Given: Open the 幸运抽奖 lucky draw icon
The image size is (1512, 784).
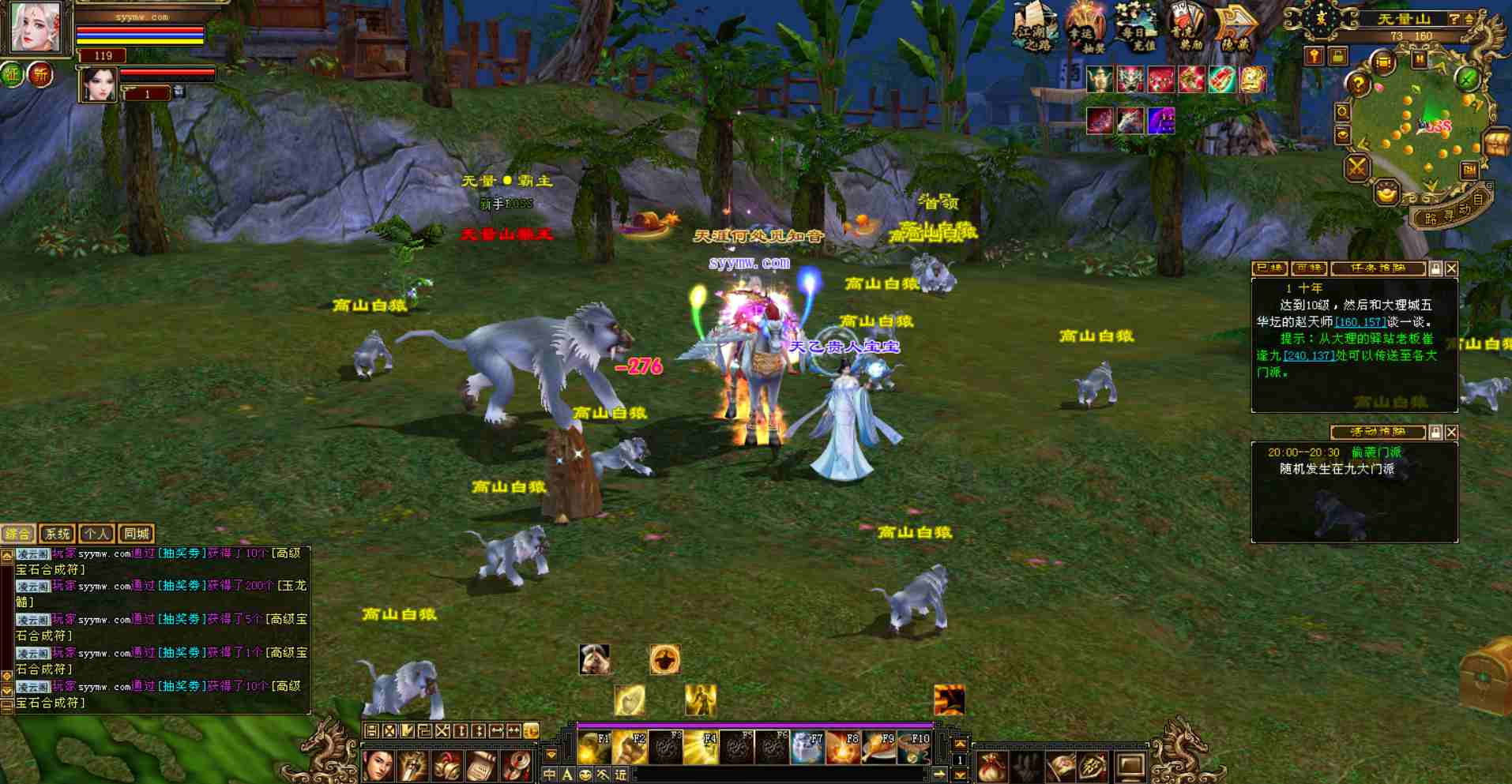Looking at the screenshot, I should click(1085, 28).
